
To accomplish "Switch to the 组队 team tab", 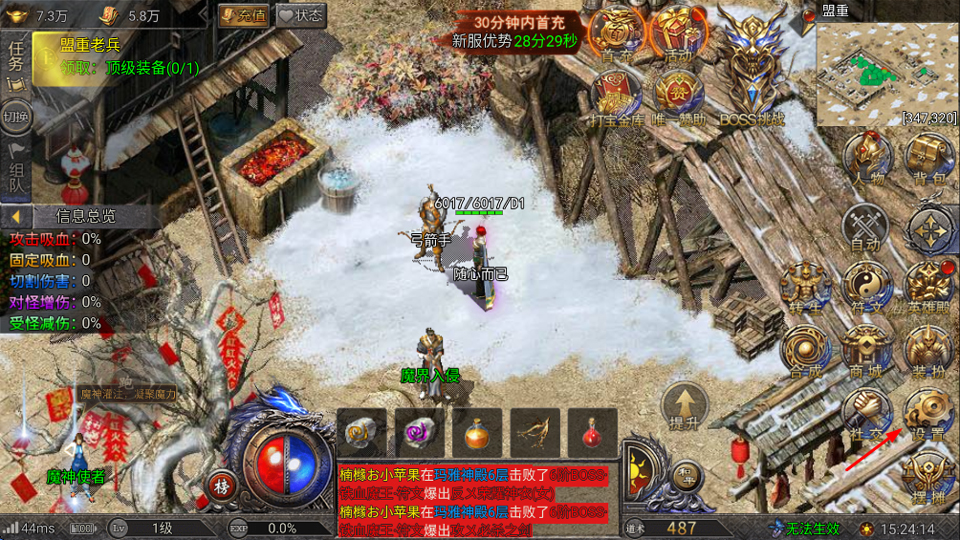I will [x=16, y=169].
